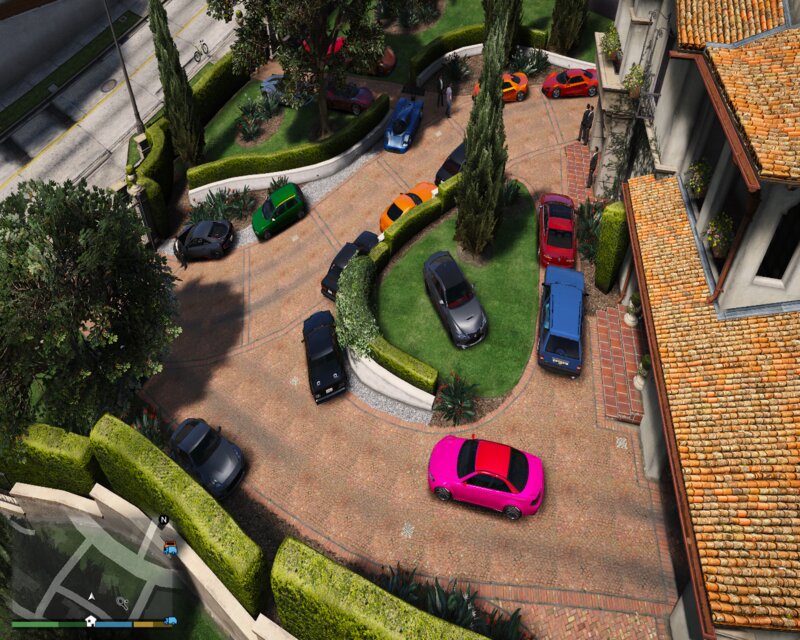This screenshot has width=800, height=640.
Task: Click the safehouse icon on the minimap
Action: 91,620
